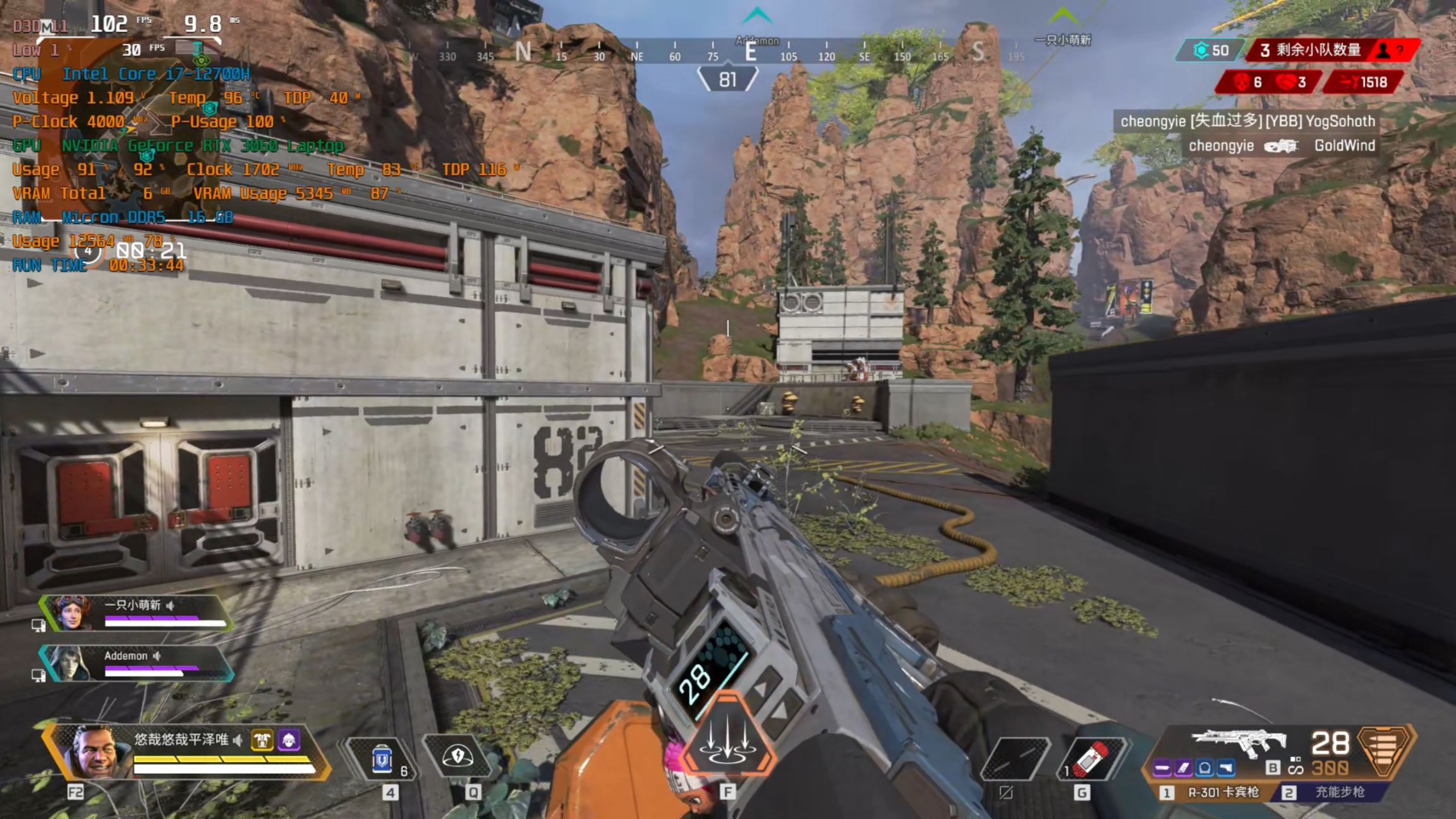Click the gold body armor icon
This screenshot has height=819, width=1456.
pos(262,739)
